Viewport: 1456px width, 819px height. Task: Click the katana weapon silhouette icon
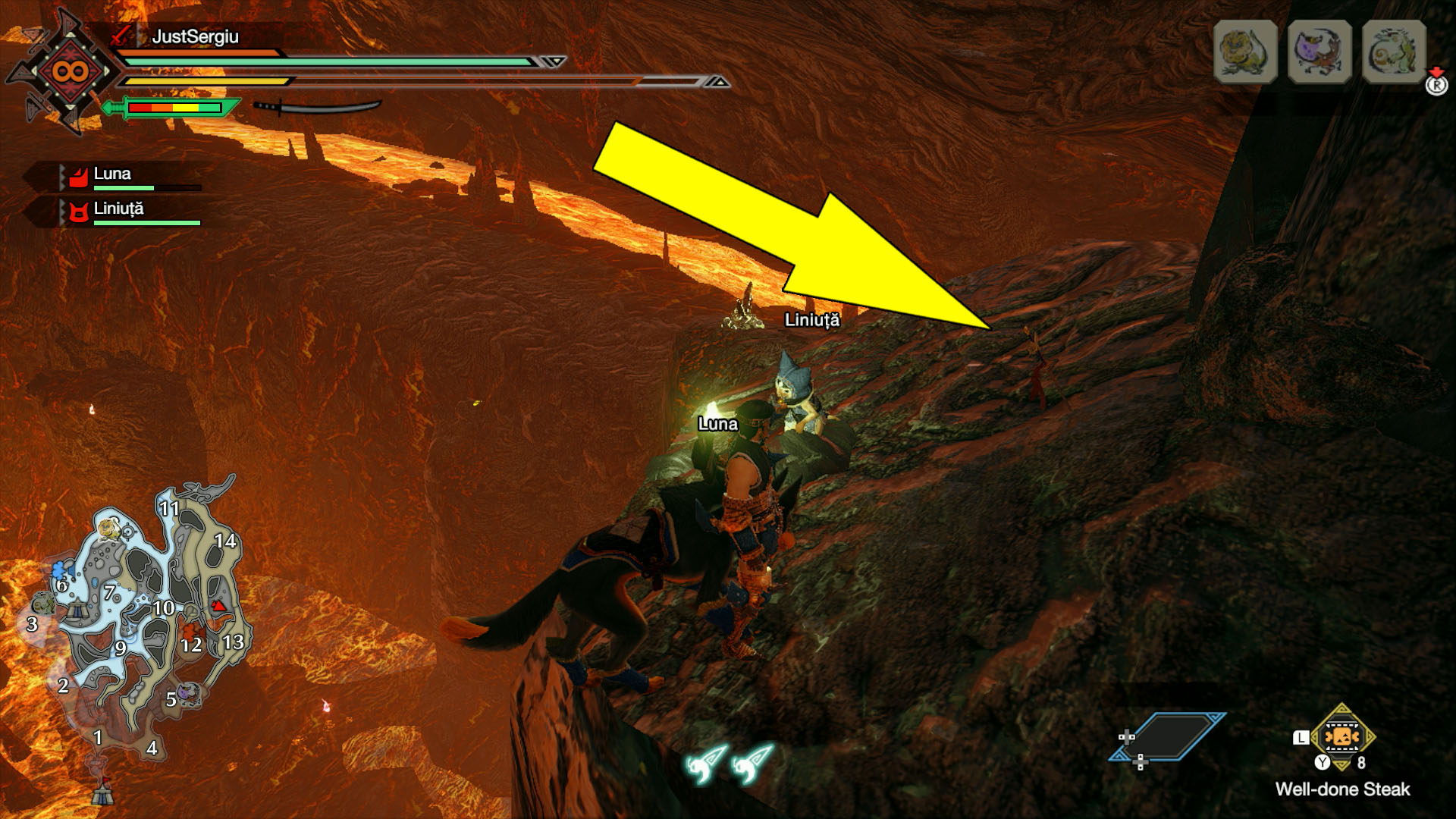[318, 108]
